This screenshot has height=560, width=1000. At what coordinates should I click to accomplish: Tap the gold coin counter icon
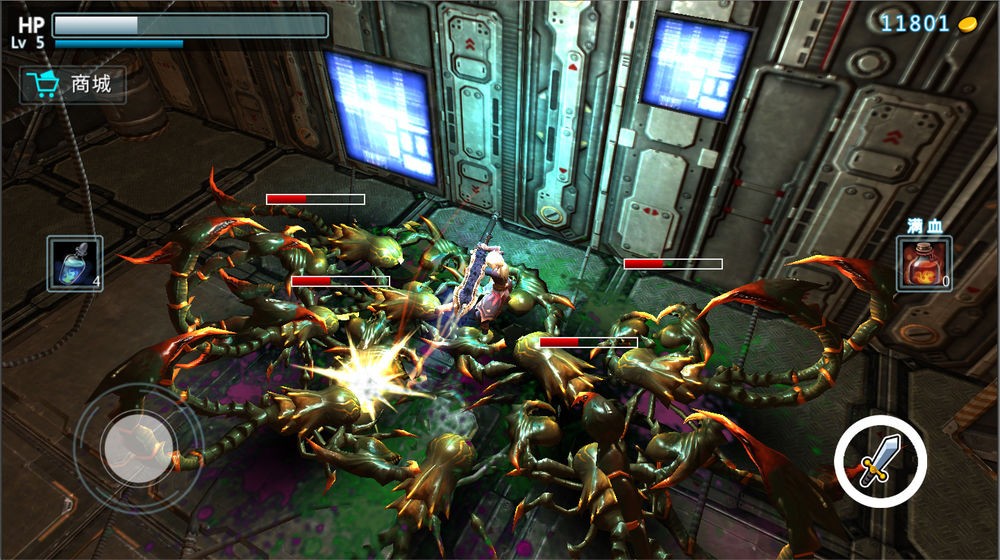click(967, 24)
